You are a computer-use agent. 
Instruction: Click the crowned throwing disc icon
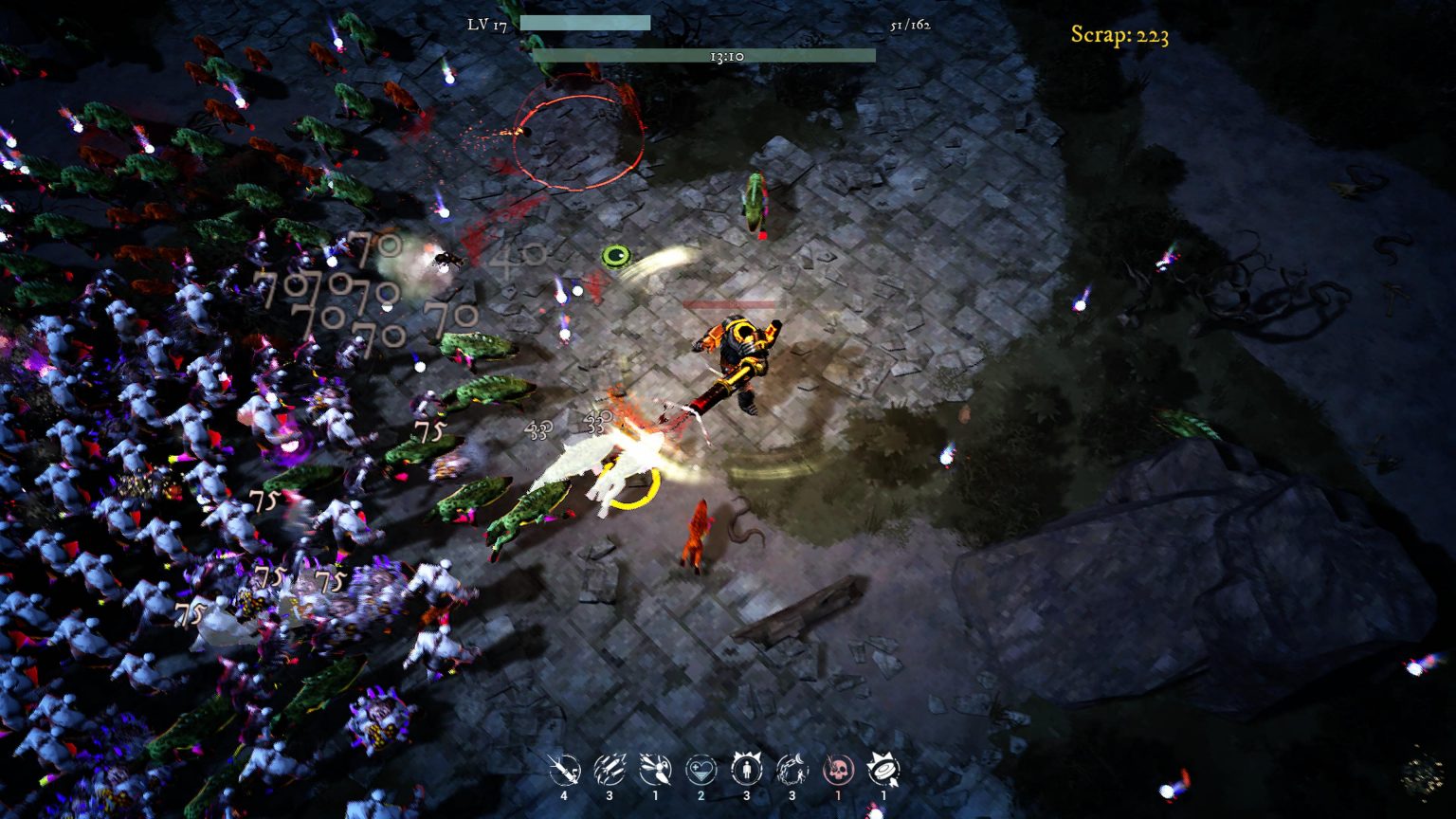[x=882, y=770]
